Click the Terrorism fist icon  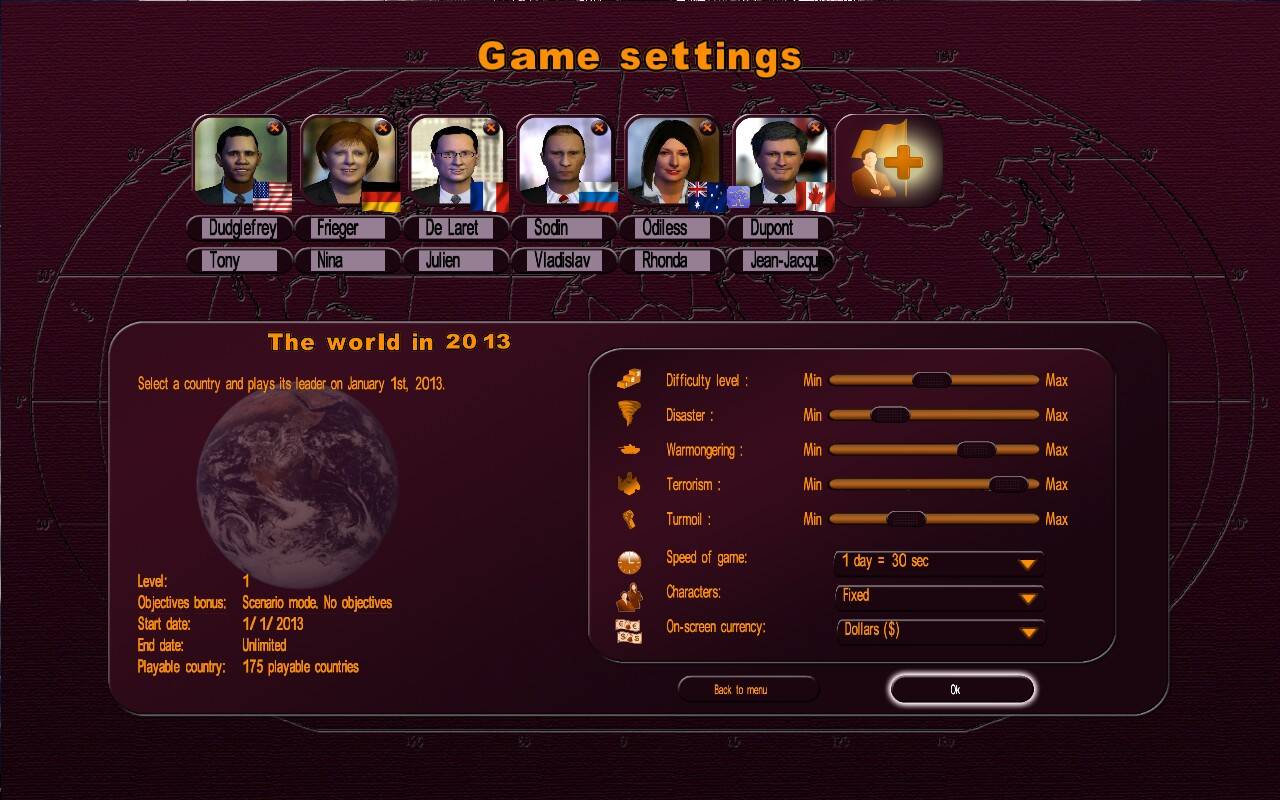pos(628,484)
